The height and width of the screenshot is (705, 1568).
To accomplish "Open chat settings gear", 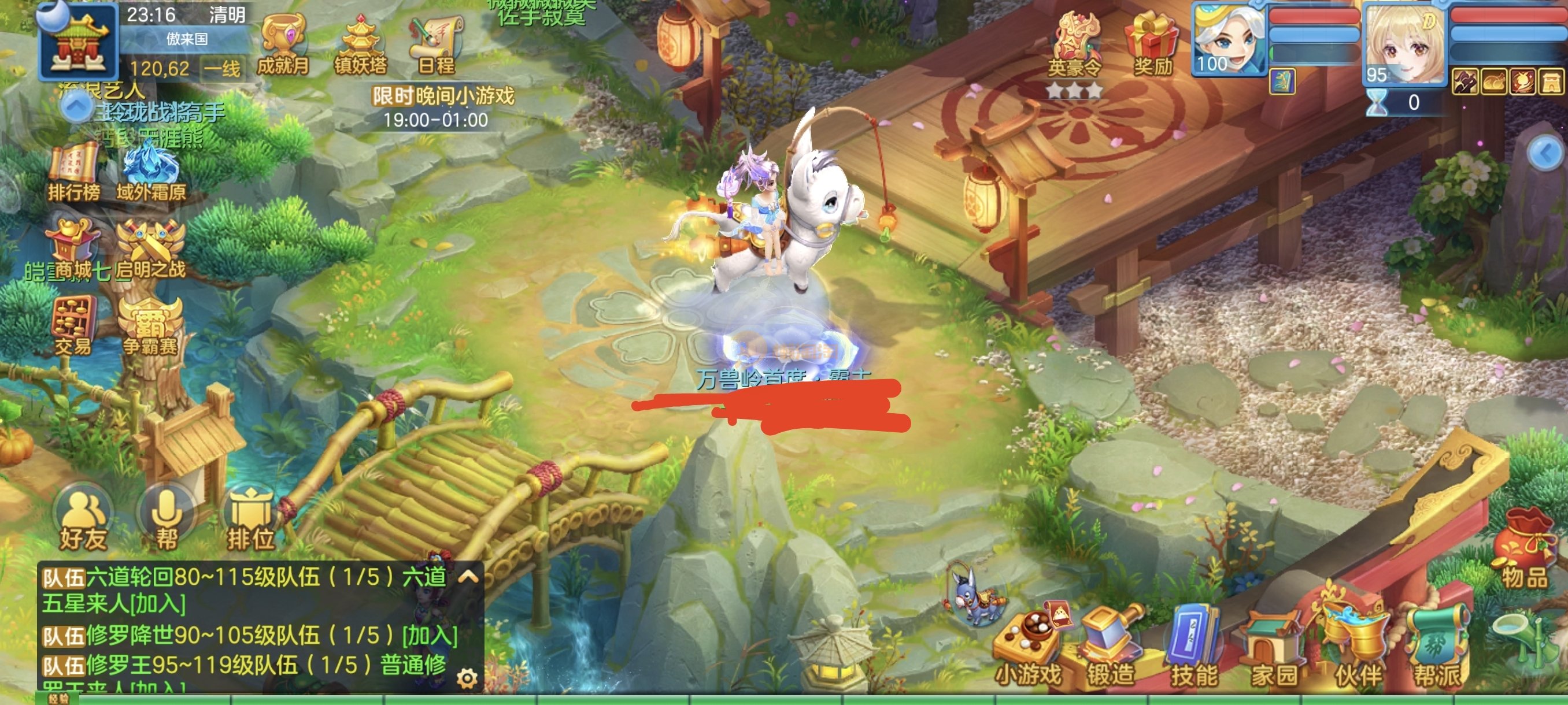I will tap(467, 678).
